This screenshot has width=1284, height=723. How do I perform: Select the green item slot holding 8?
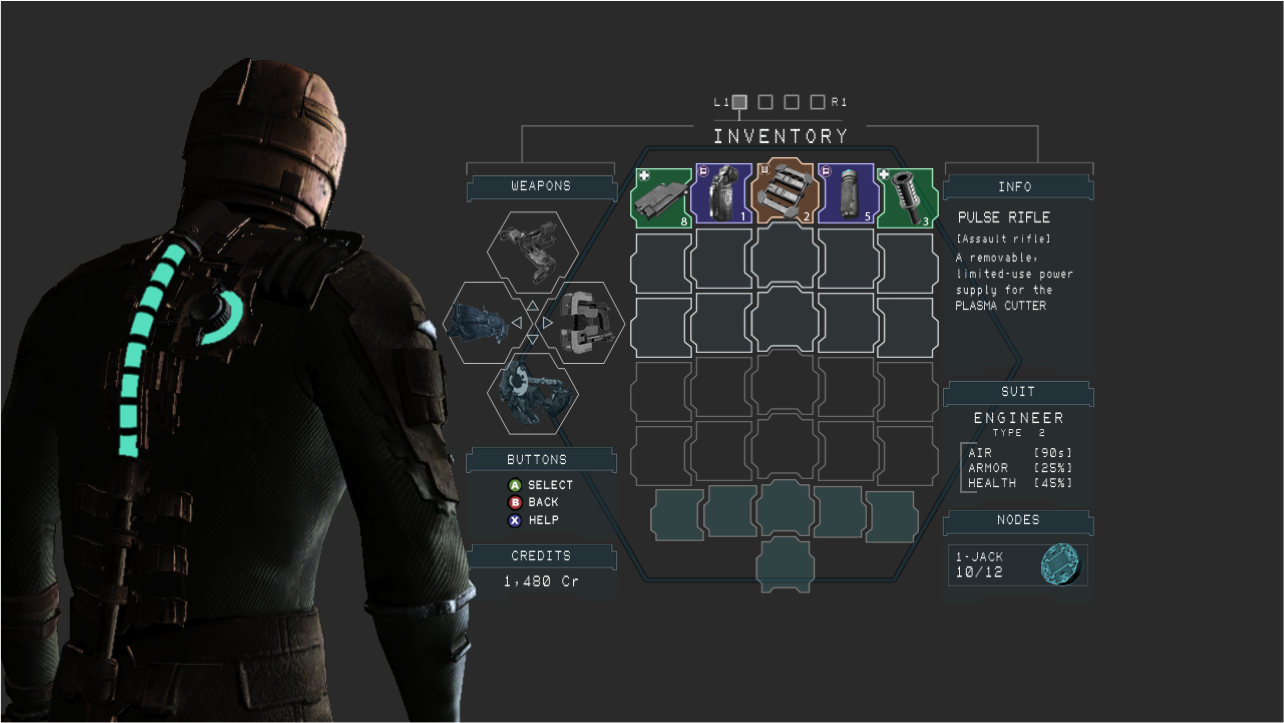[661, 197]
